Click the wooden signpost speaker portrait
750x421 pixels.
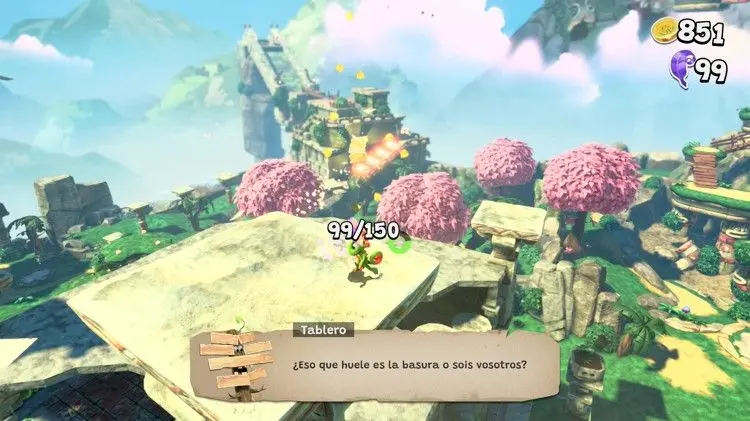[240, 361]
